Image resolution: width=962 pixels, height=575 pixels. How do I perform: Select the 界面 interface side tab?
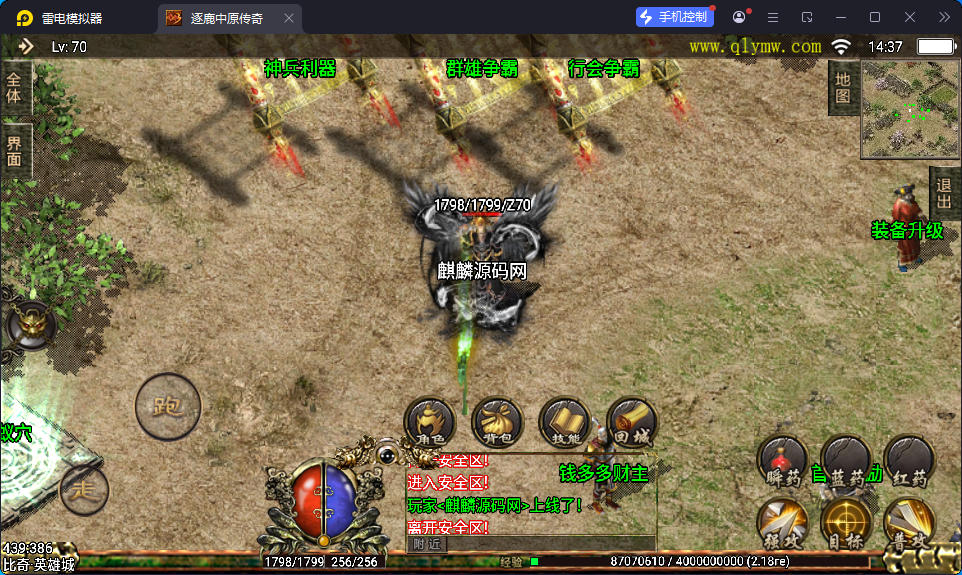point(15,152)
